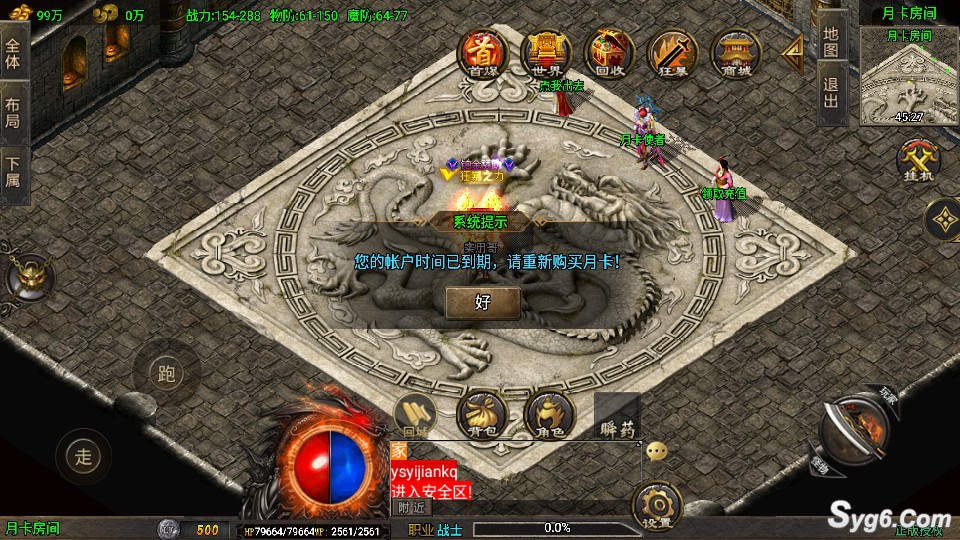Image resolution: width=960 pixels, height=540 pixels.
Task: Open the 设置 settings gear
Action: click(x=658, y=505)
